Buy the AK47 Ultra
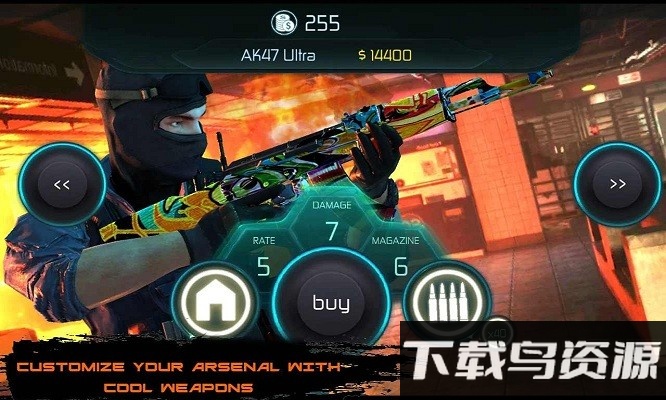 click(x=331, y=303)
